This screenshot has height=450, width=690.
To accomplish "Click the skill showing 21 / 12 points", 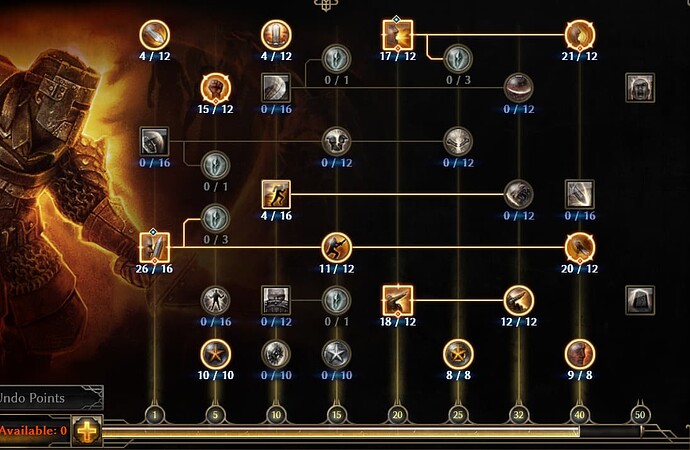I will [579, 35].
